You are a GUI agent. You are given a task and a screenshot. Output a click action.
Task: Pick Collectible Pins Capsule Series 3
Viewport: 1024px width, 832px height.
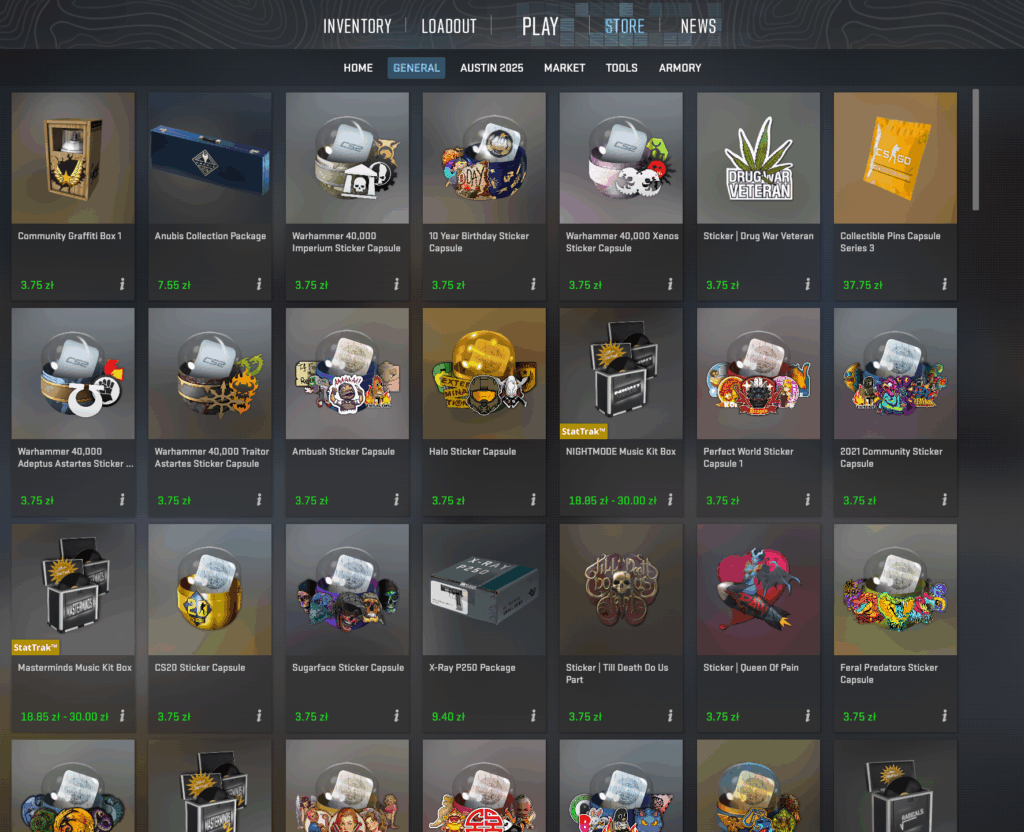tap(895, 158)
